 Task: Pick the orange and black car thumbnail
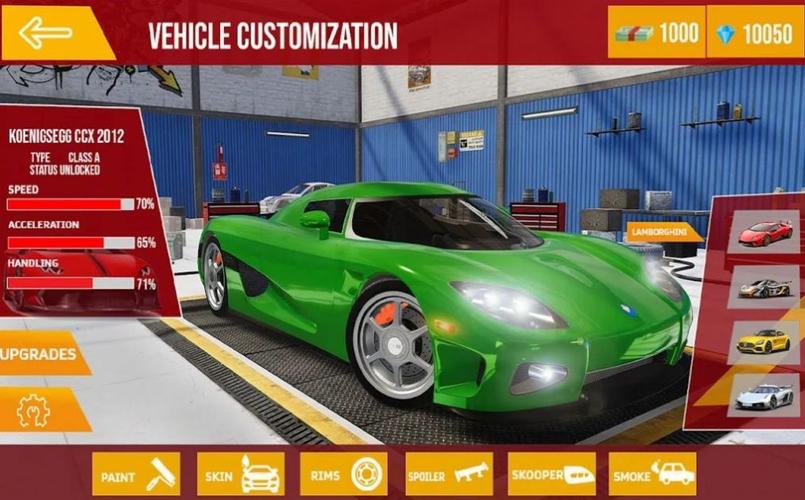[x=765, y=287]
